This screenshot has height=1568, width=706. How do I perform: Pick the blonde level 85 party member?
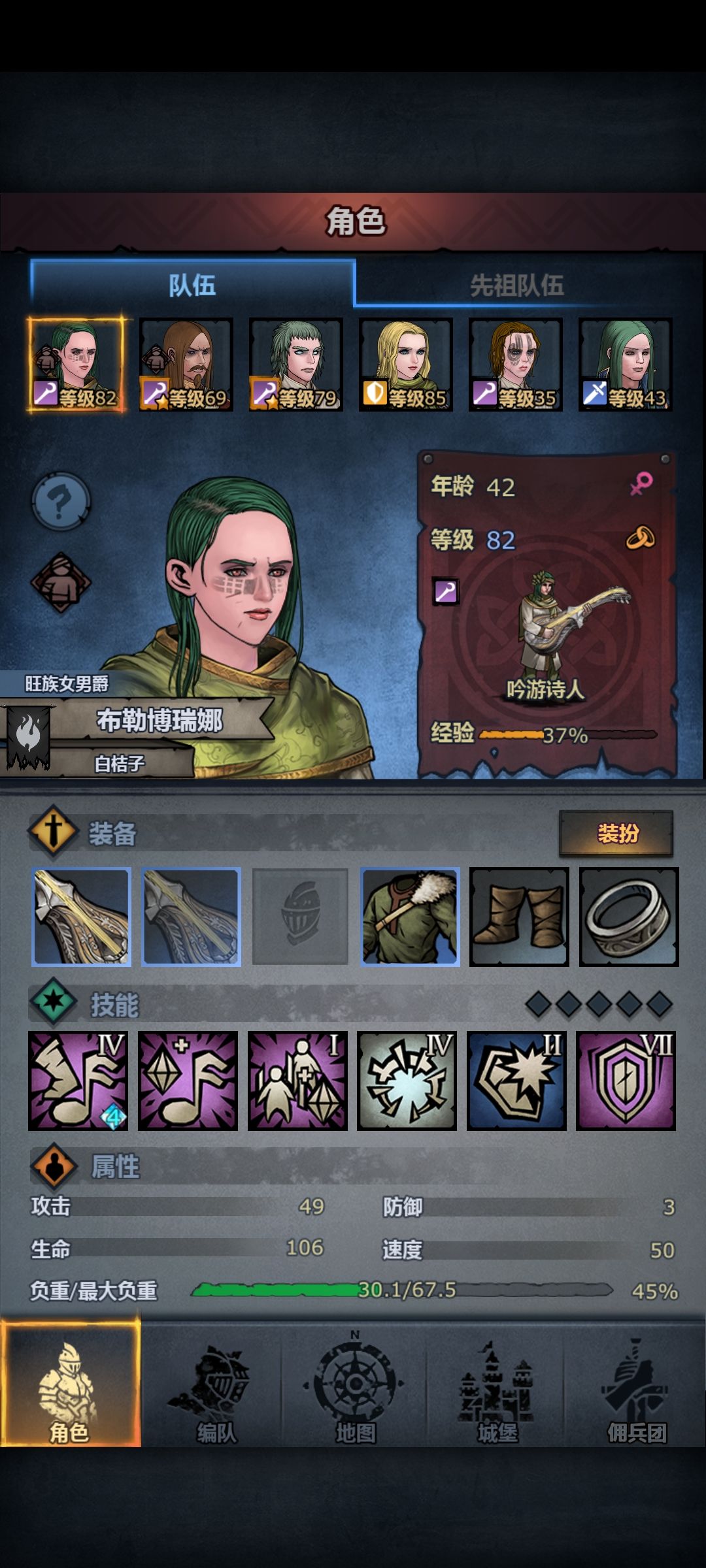(406, 364)
